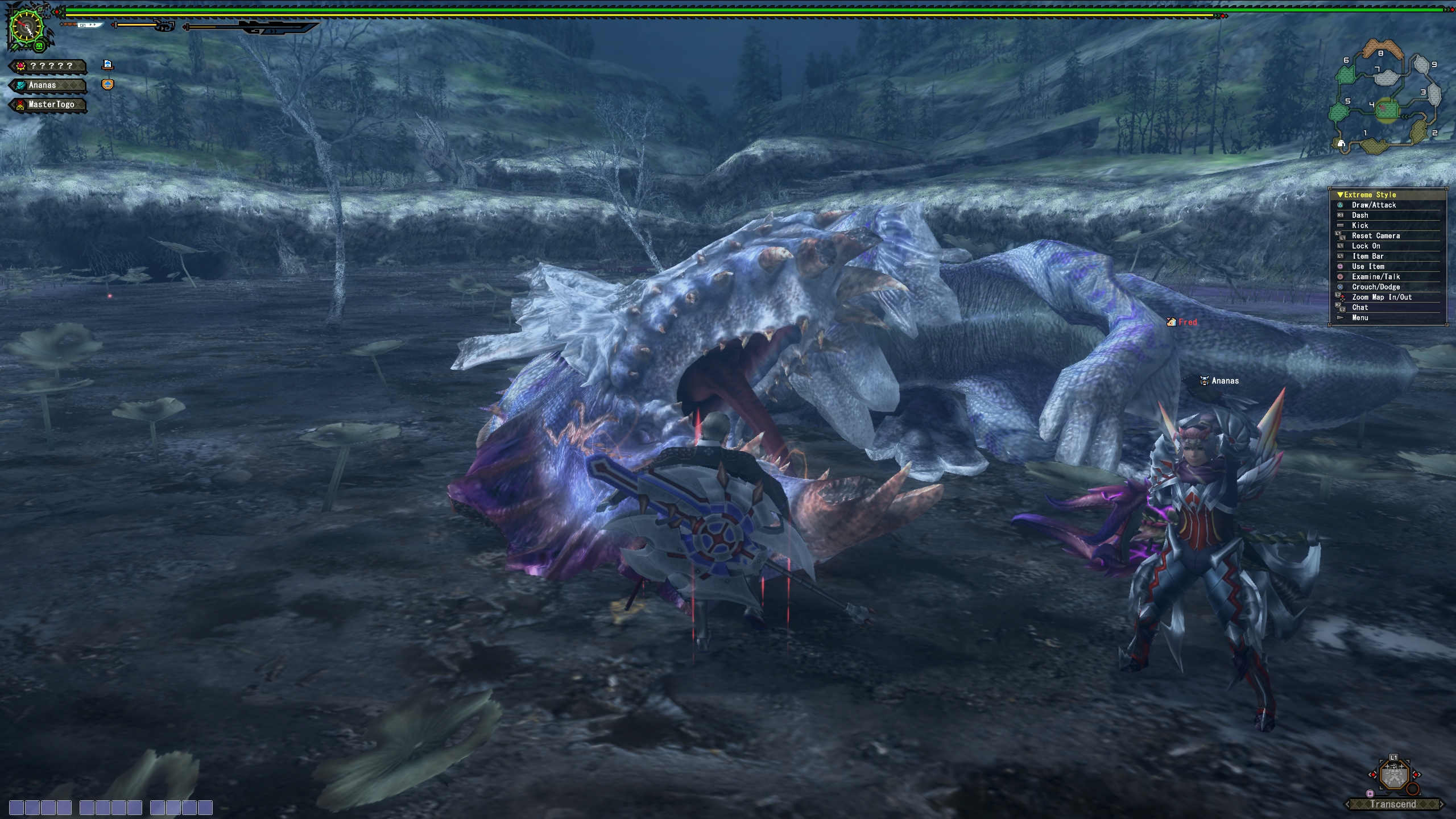The width and height of the screenshot is (1456, 819).
Task: Select area 4 on the minimap
Action: point(1386,109)
